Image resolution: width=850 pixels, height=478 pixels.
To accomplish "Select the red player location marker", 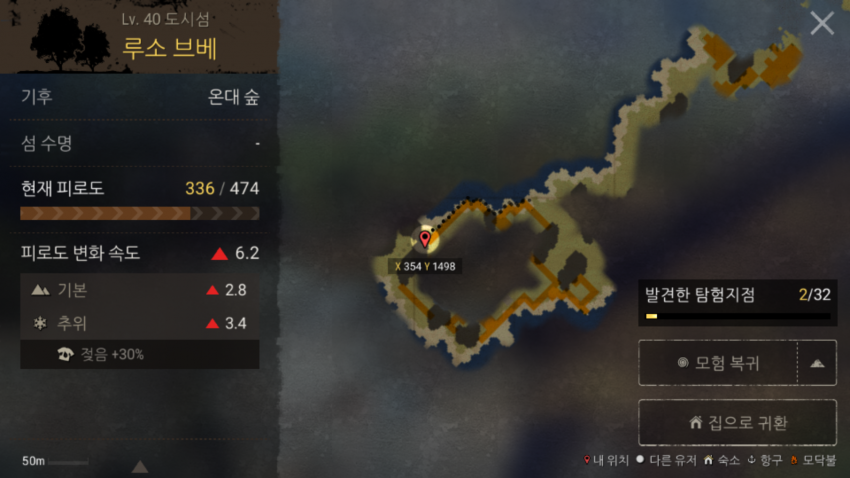I will (x=425, y=240).
